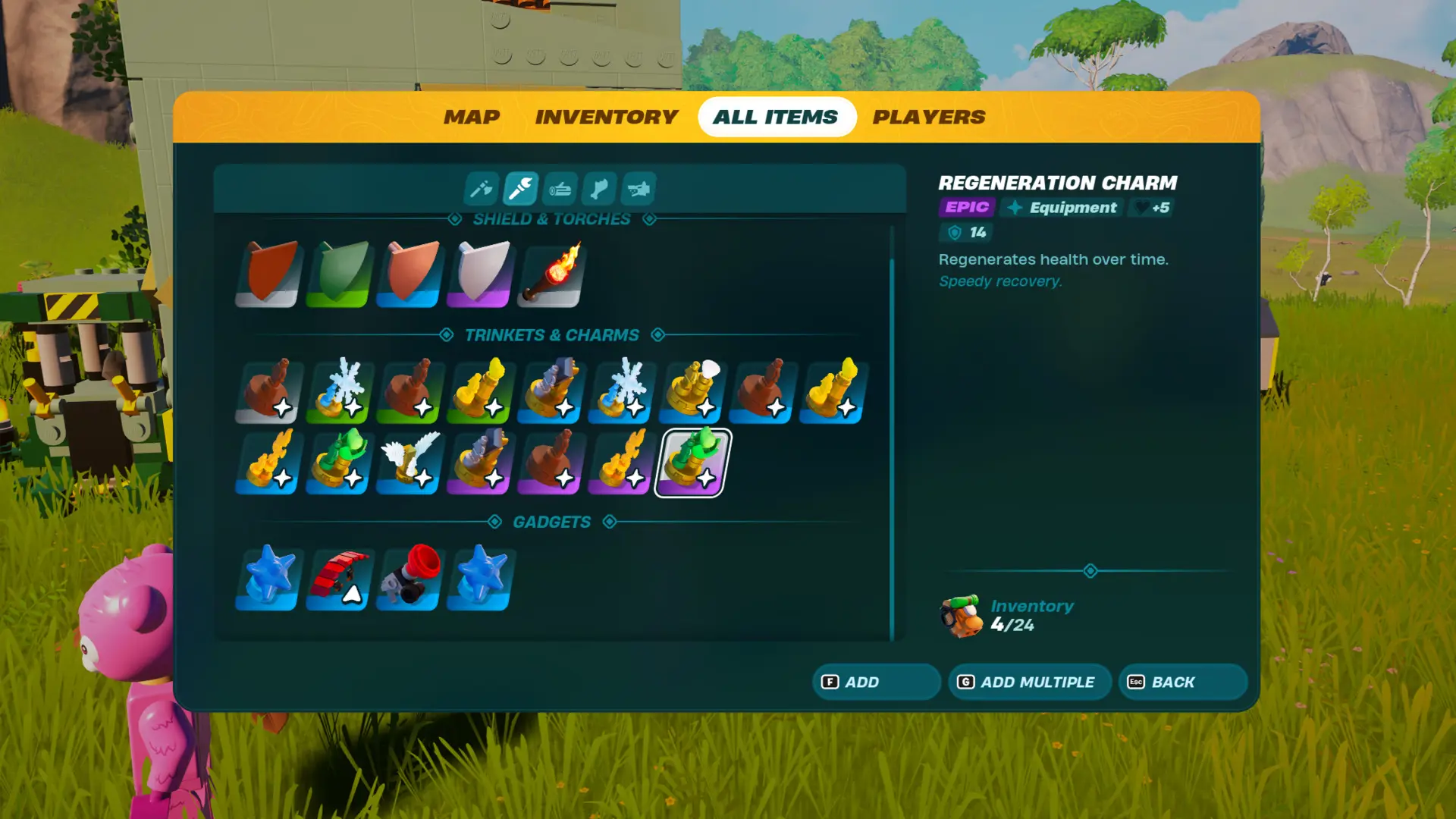This screenshot has width=1456, height=819.
Task: Switch to the ALL ITEMS tab
Action: 776,116
